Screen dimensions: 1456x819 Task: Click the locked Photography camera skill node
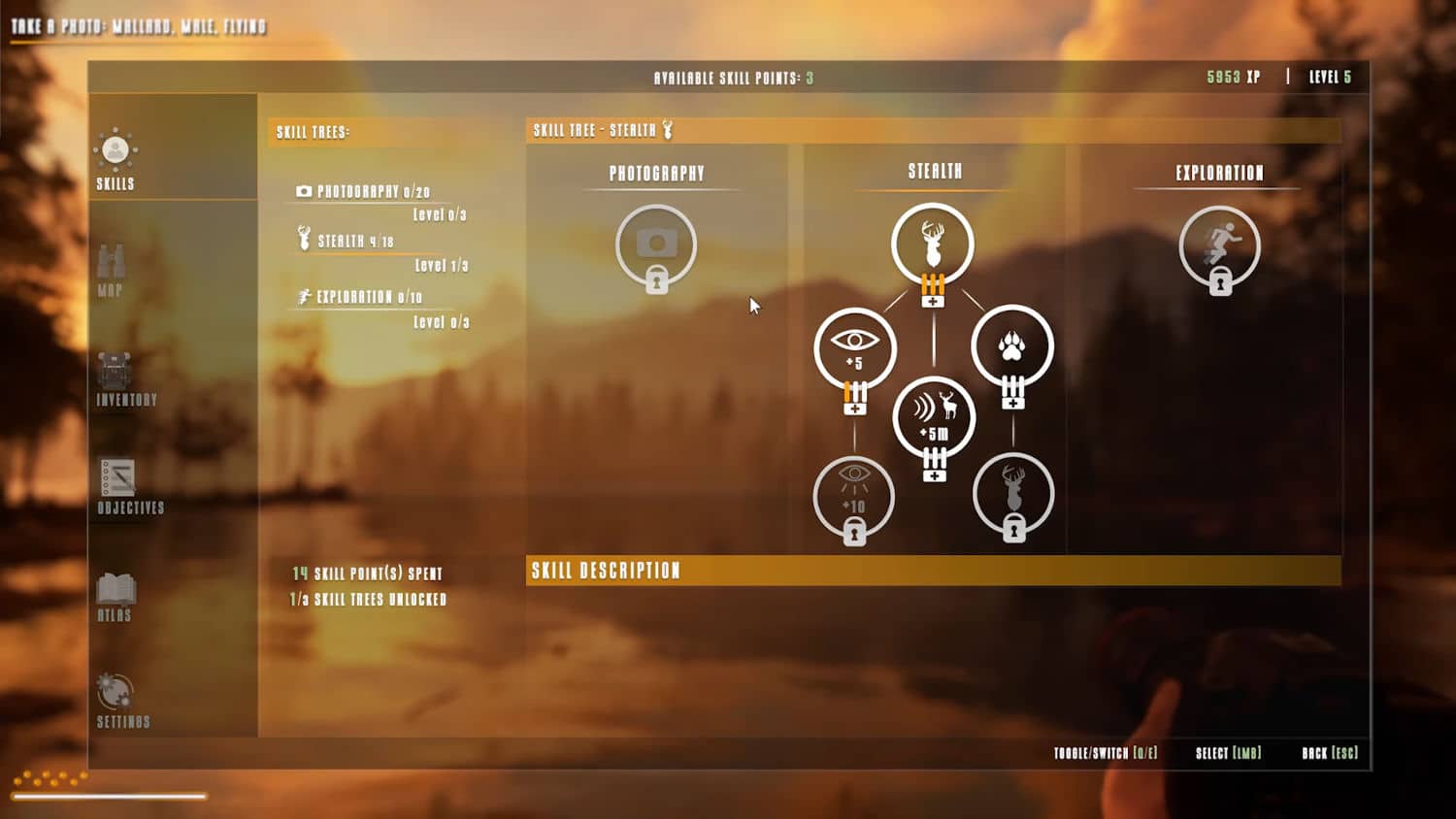click(x=656, y=245)
